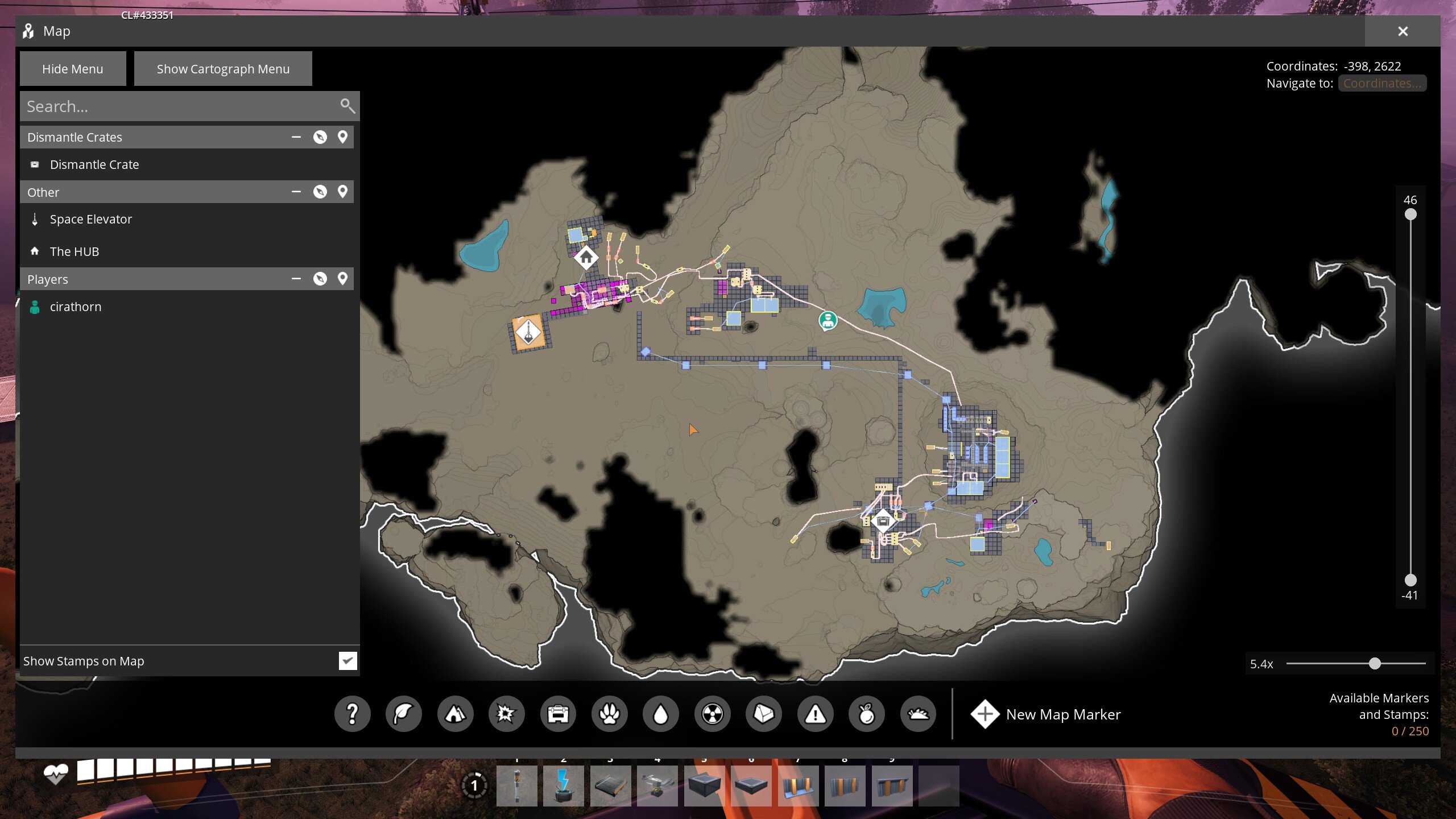Focus the map Search field
The width and height of the screenshot is (1456, 819).
(x=179, y=106)
